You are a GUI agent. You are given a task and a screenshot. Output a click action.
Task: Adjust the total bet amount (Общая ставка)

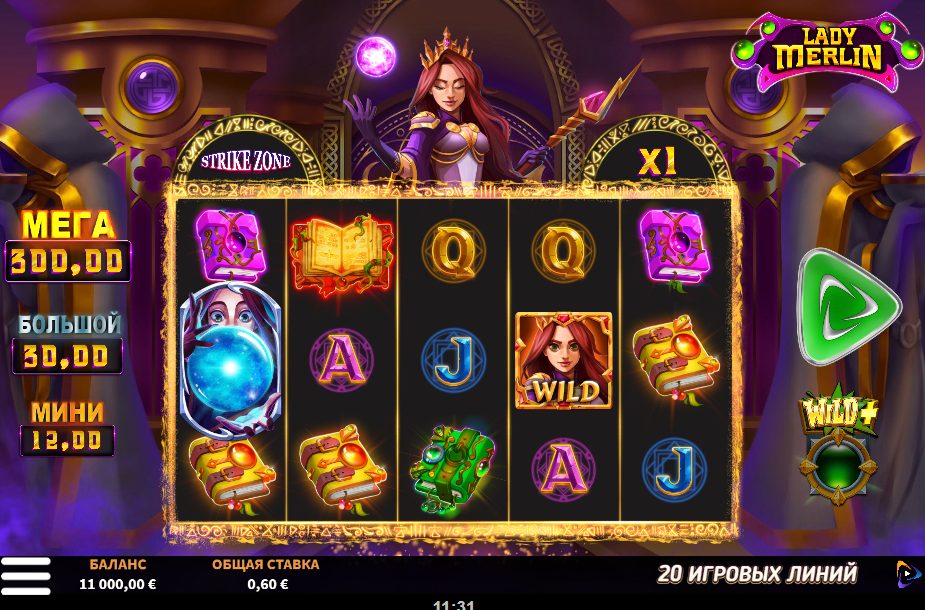265,575
